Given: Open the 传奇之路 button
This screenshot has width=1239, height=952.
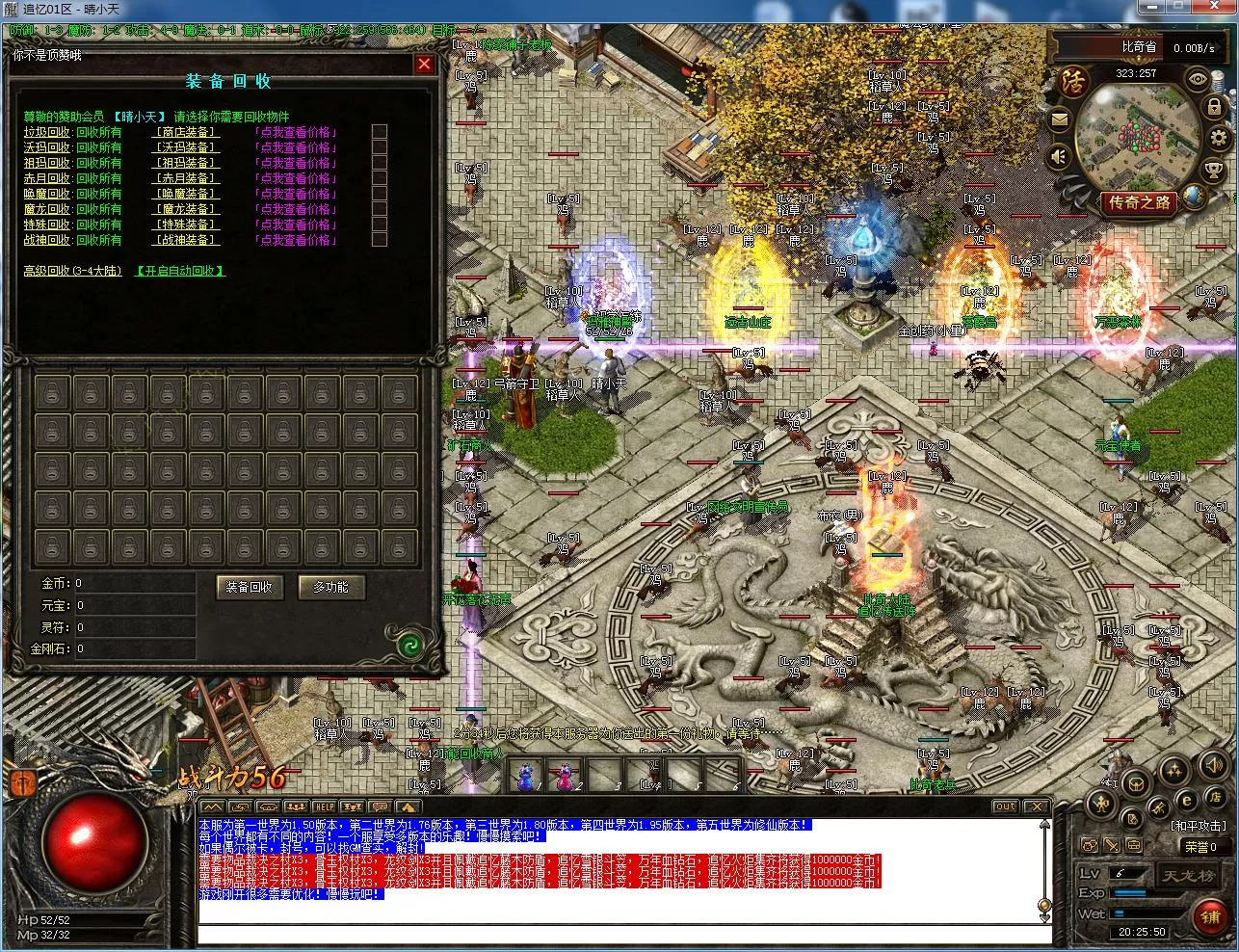Looking at the screenshot, I should click(1140, 203).
